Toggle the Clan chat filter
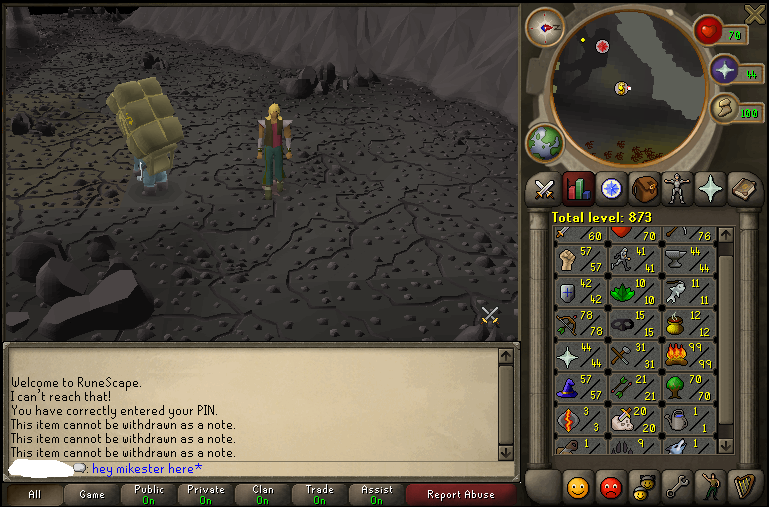The height and width of the screenshot is (507, 769). pyautogui.click(x=262, y=494)
